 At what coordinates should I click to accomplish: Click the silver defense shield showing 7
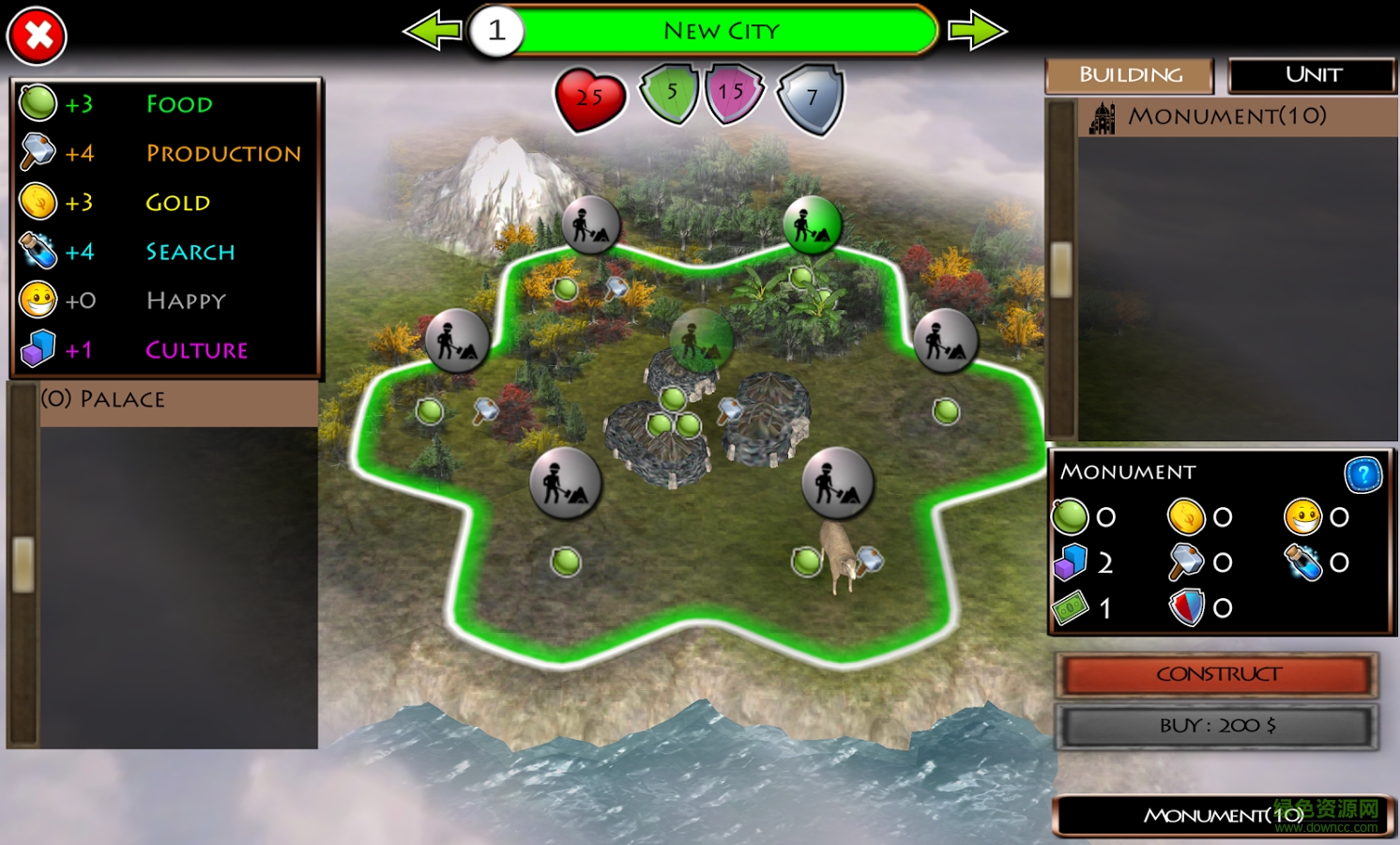coord(810,98)
